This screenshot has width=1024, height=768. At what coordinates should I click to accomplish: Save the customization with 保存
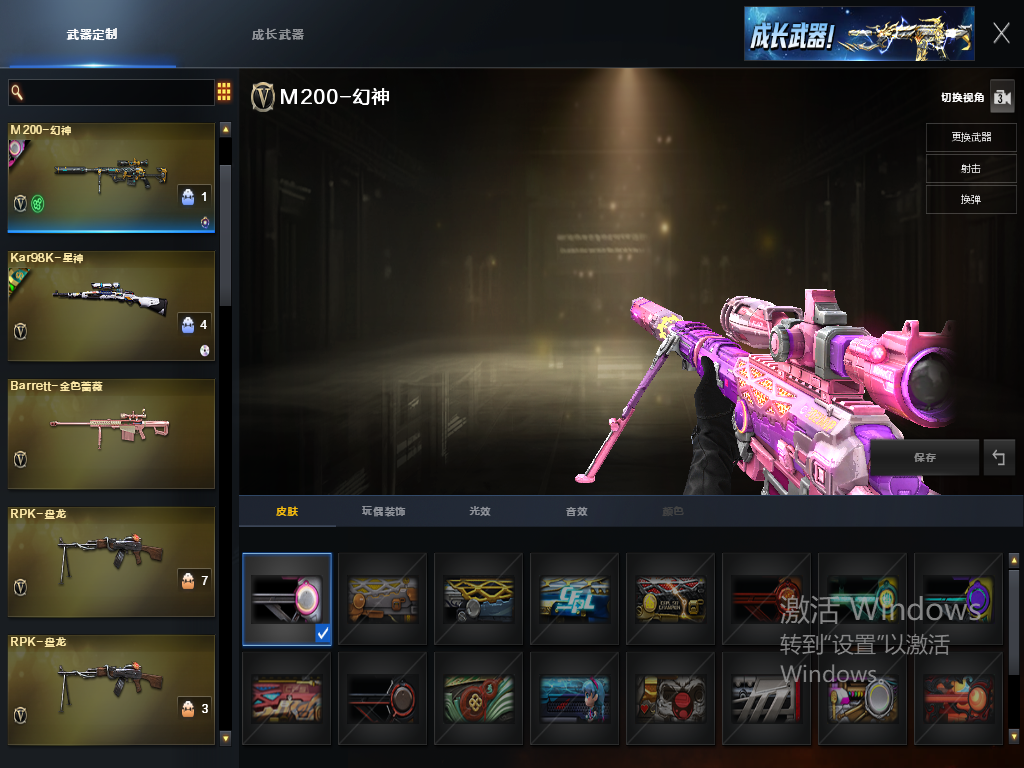point(925,457)
